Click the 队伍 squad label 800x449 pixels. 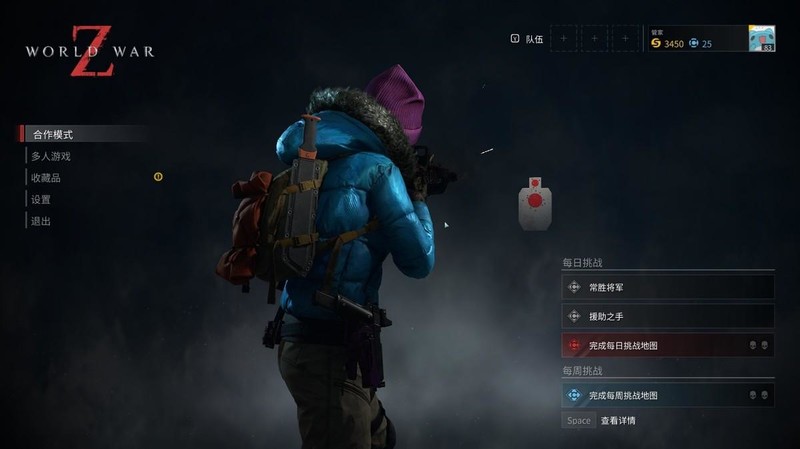pyautogui.click(x=534, y=39)
